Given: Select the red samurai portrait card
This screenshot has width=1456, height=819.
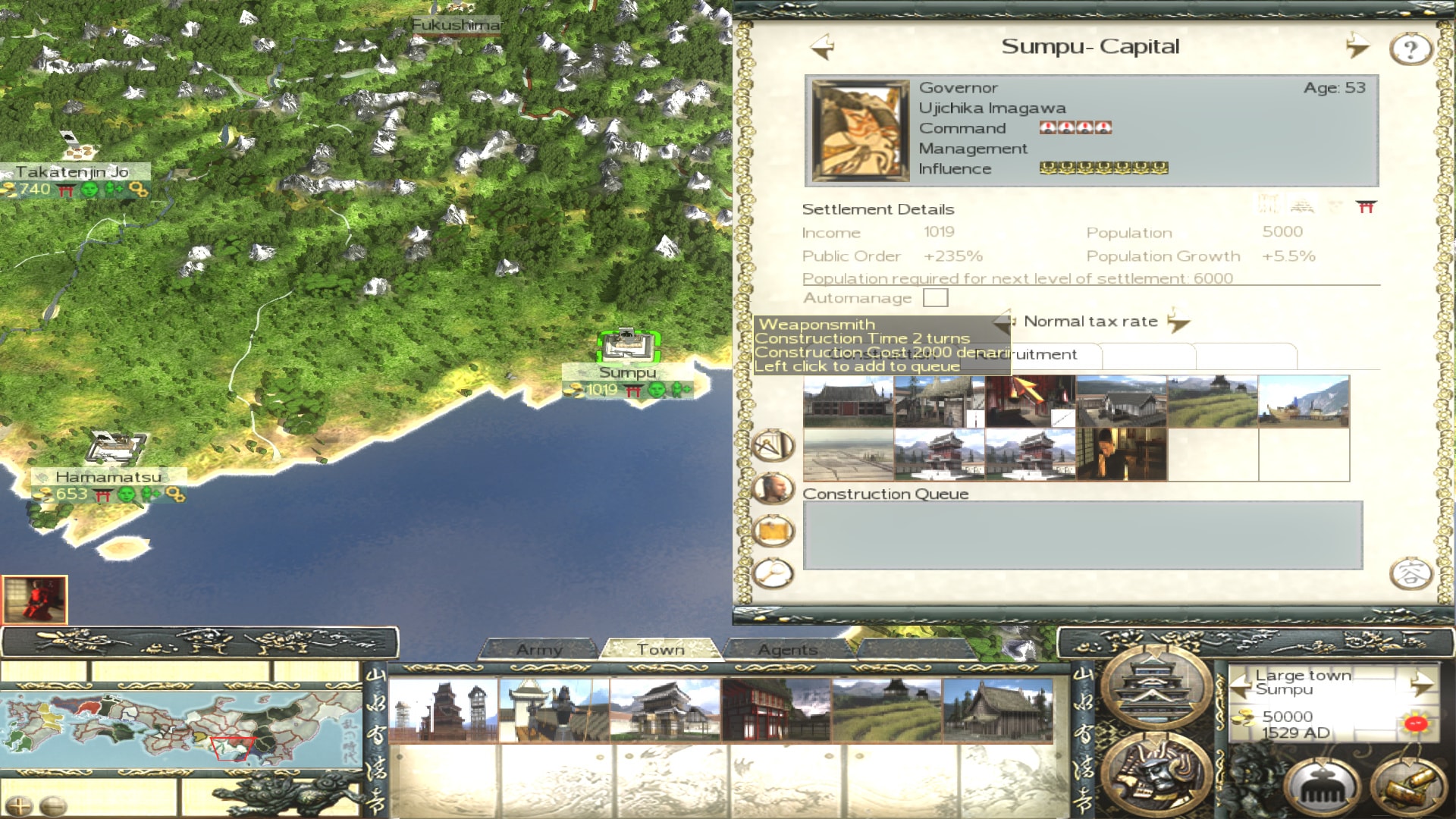Looking at the screenshot, I should (35, 599).
